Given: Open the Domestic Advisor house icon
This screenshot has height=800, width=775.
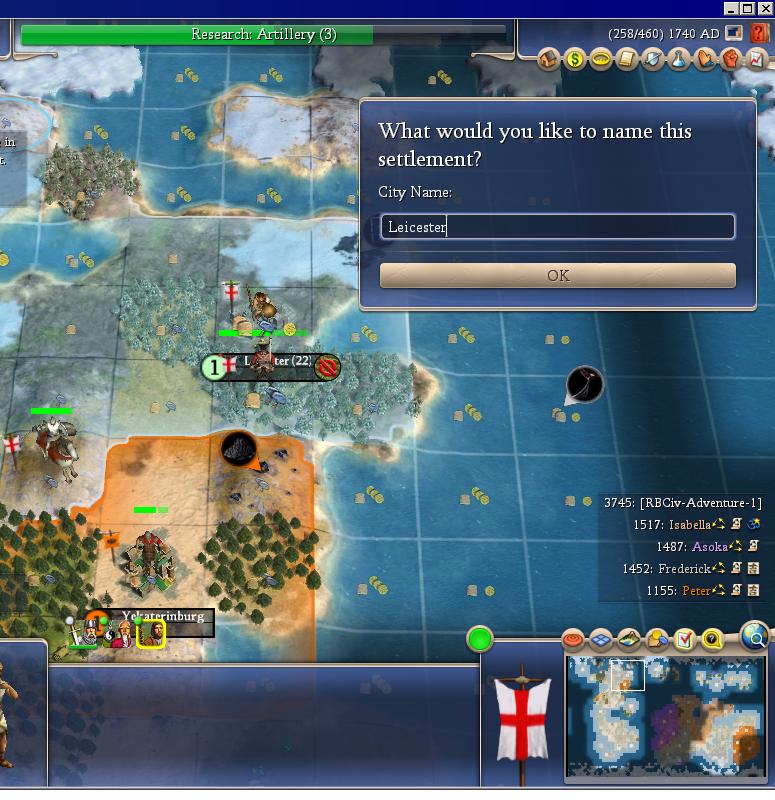Looking at the screenshot, I should click(x=549, y=60).
